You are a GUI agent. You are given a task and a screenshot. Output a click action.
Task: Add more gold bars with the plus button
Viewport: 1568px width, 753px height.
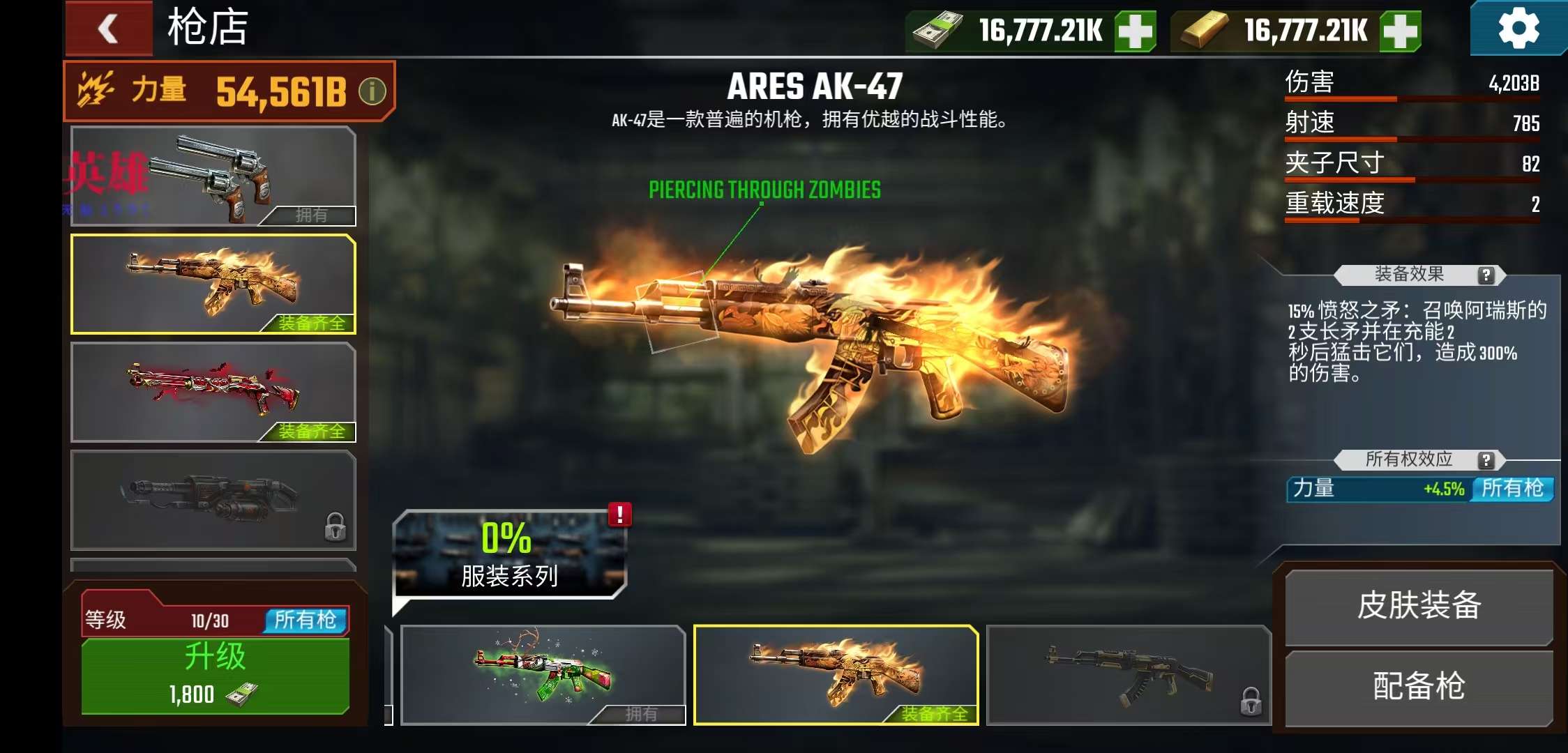[1400, 31]
